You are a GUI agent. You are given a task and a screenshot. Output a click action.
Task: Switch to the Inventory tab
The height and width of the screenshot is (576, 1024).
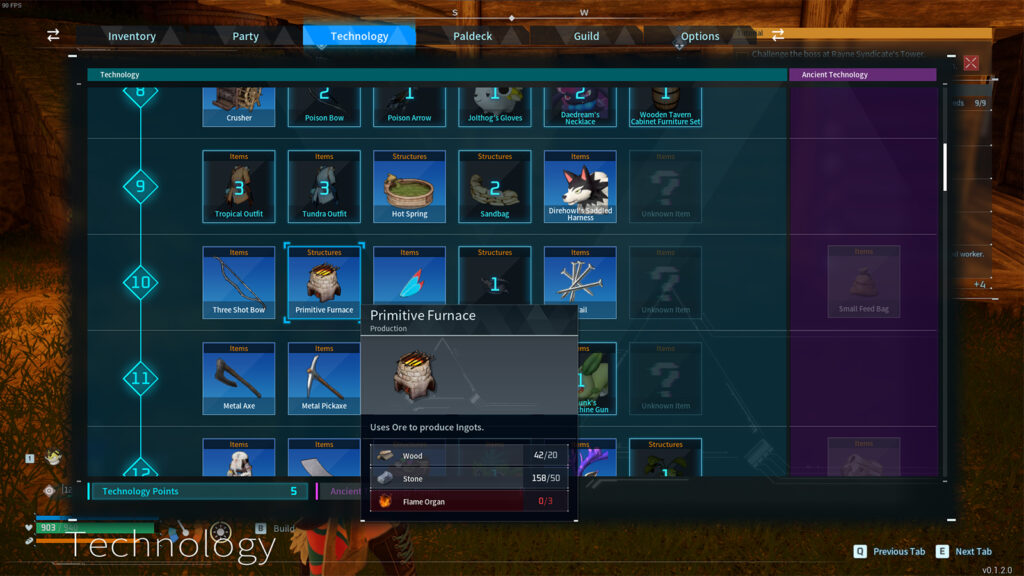(132, 36)
